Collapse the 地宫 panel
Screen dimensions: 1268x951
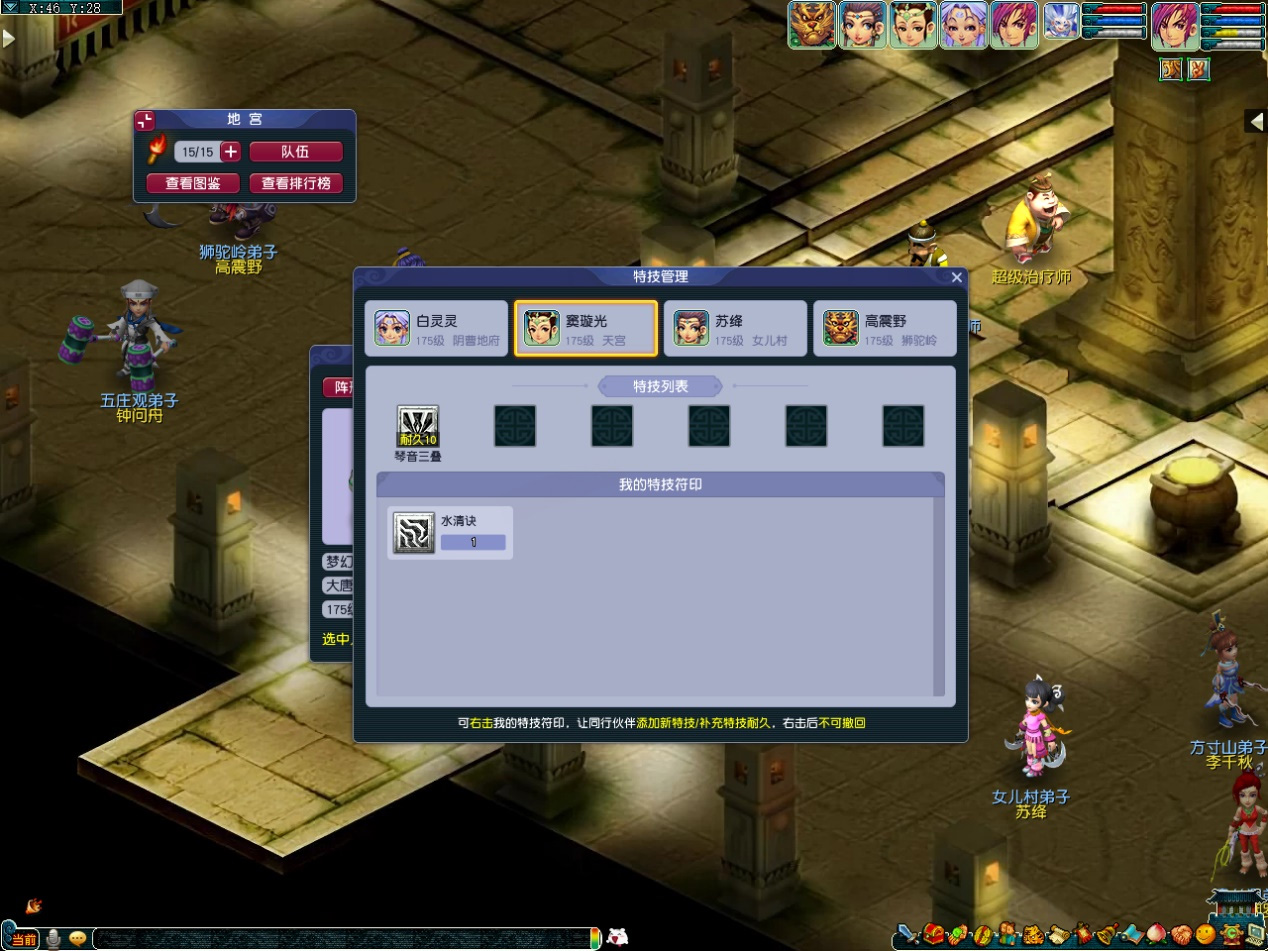(x=146, y=121)
